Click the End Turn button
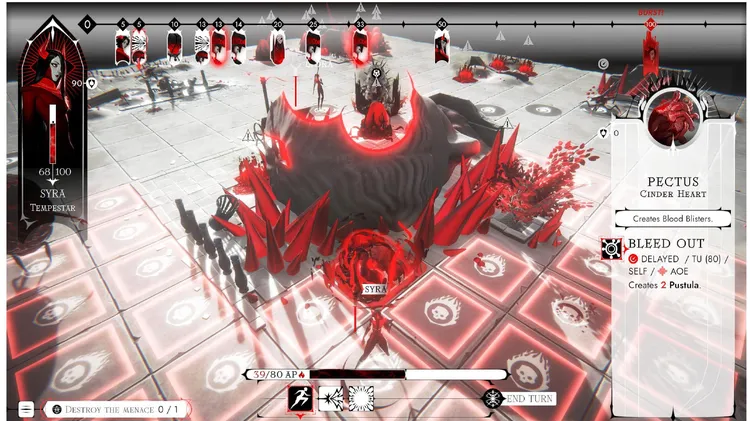The height and width of the screenshot is (421, 750). (522, 399)
